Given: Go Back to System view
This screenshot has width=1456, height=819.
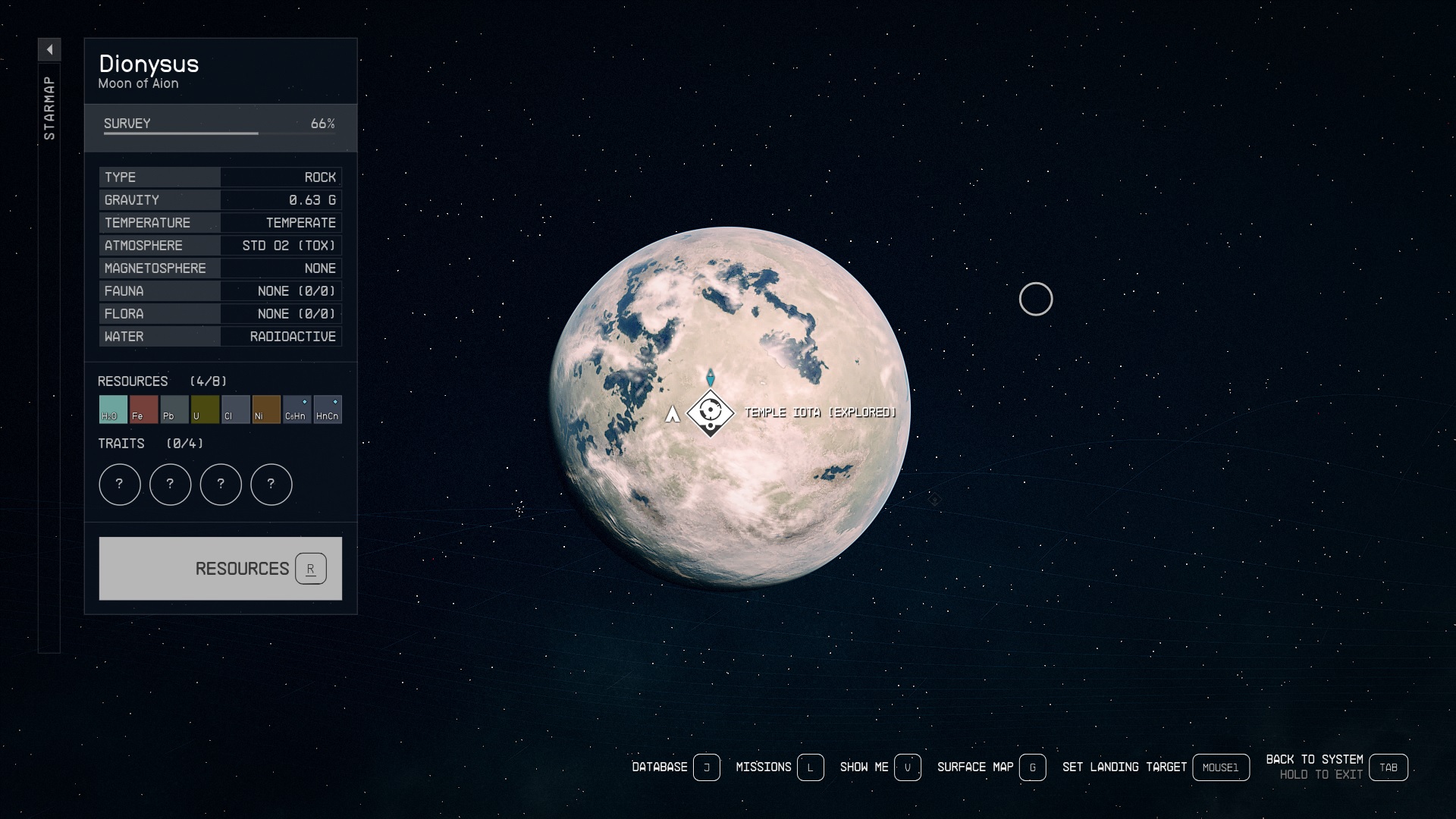Looking at the screenshot, I should (1336, 767).
